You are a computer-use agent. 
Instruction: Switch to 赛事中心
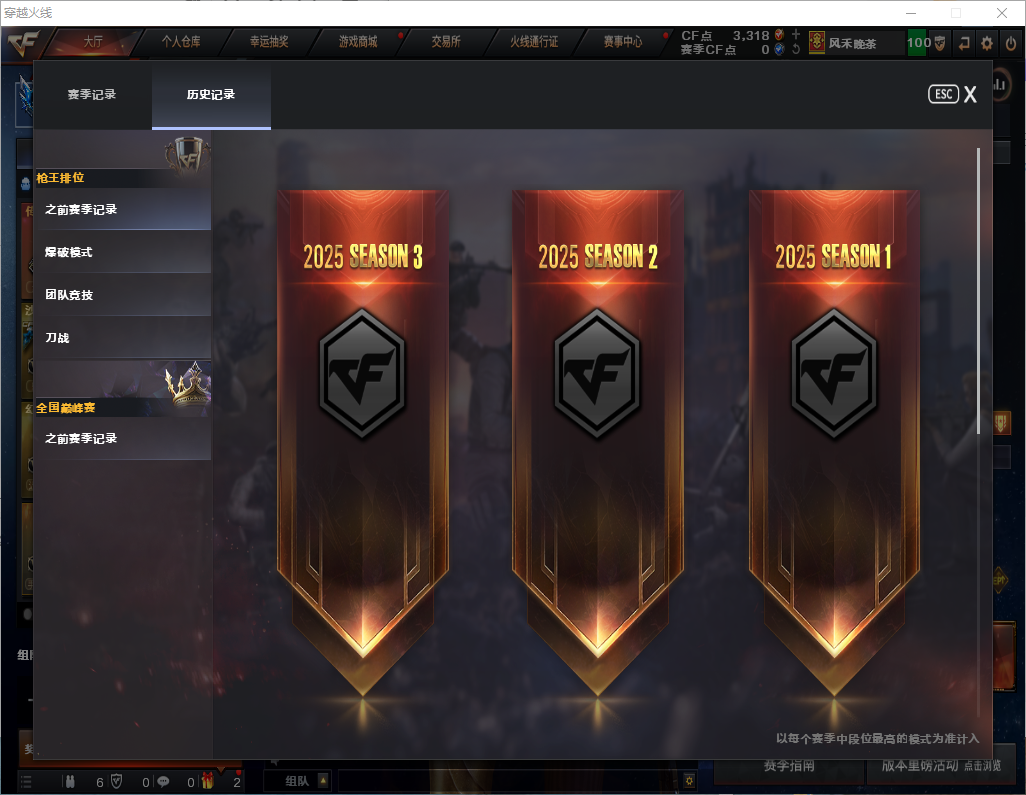(622, 42)
